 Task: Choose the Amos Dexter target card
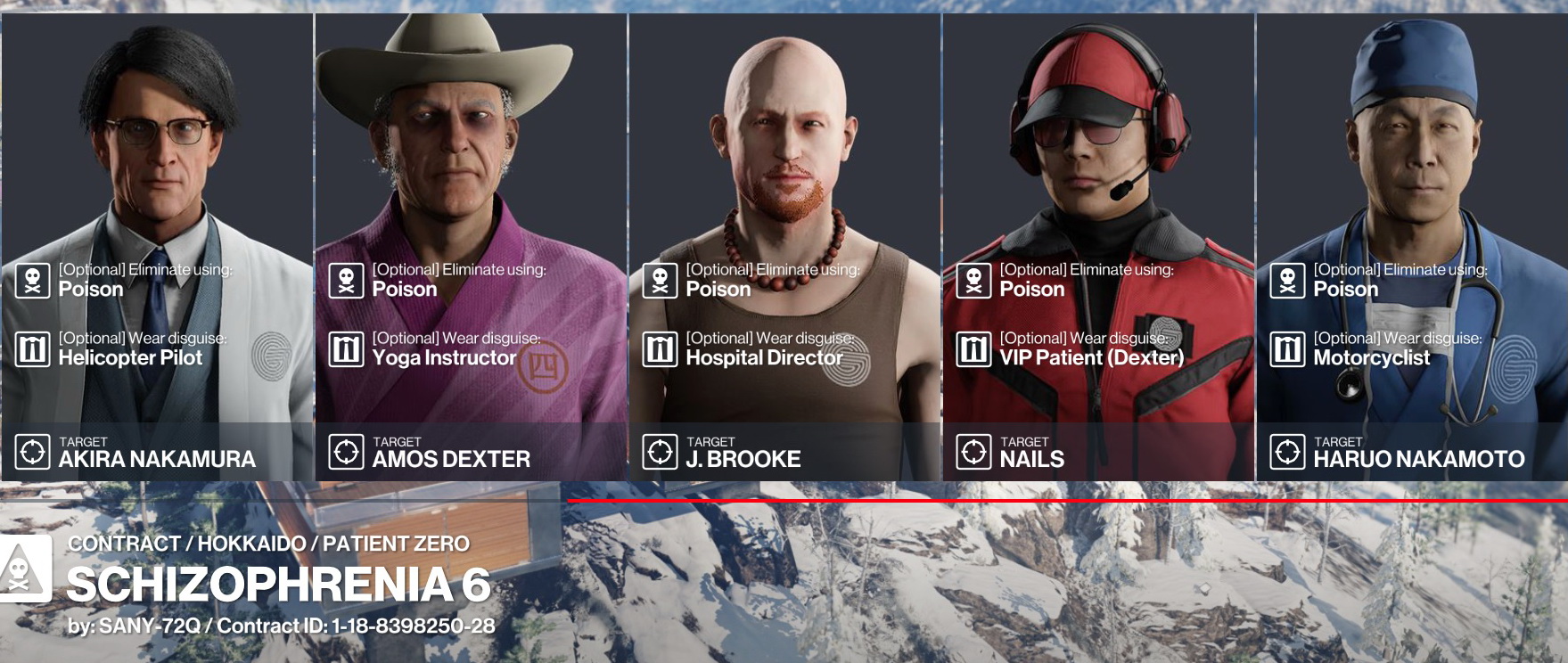(471, 247)
